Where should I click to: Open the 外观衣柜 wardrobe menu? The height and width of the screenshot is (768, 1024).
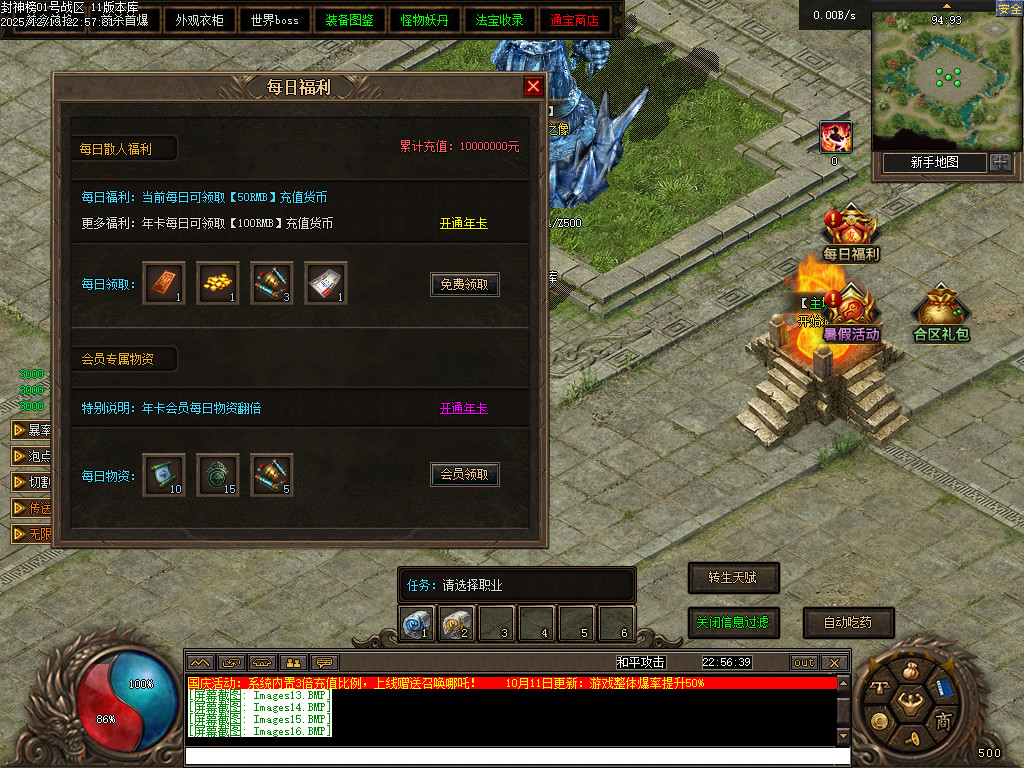199,20
